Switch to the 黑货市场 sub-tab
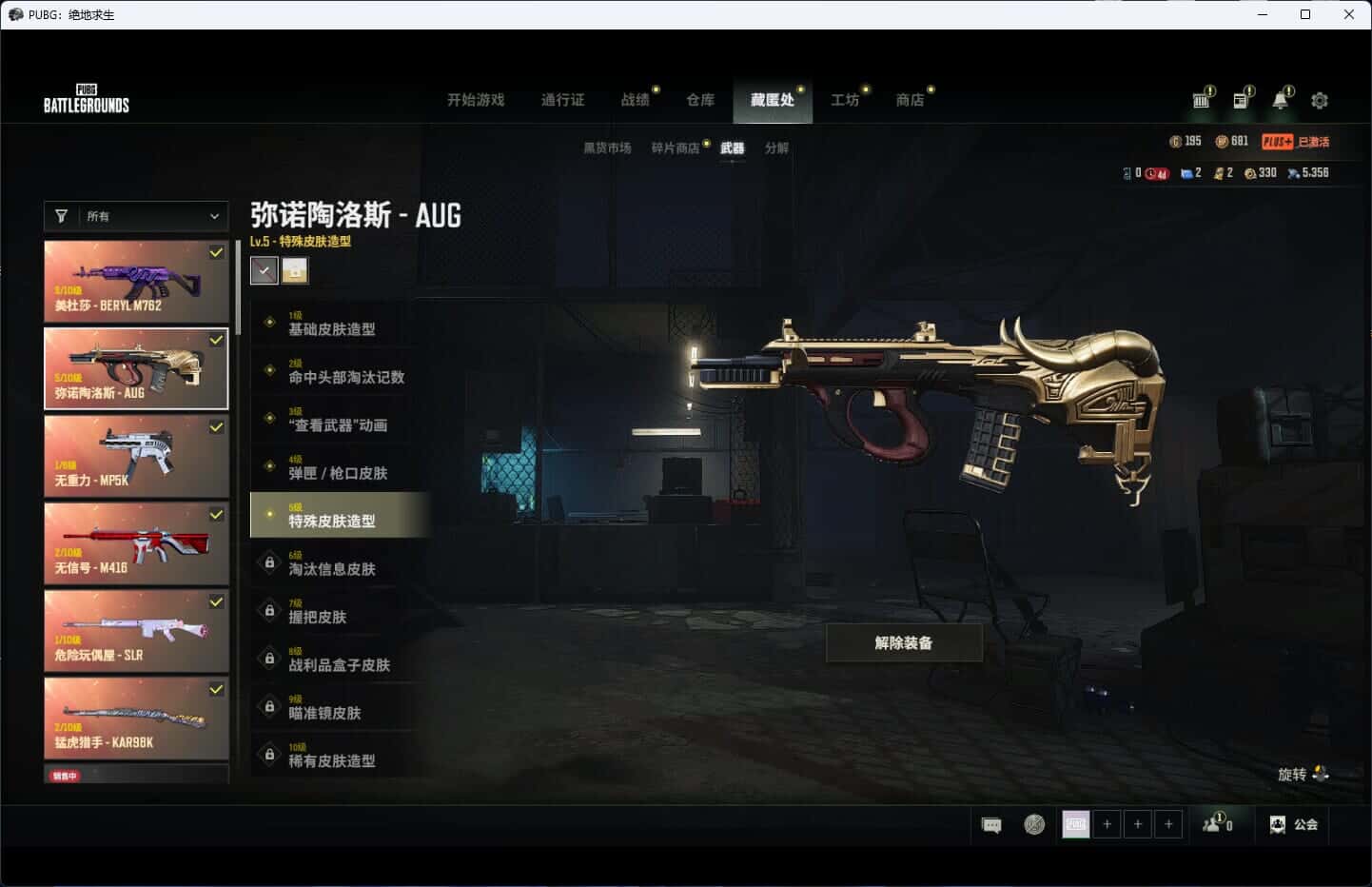This screenshot has width=1372, height=887. [607, 148]
